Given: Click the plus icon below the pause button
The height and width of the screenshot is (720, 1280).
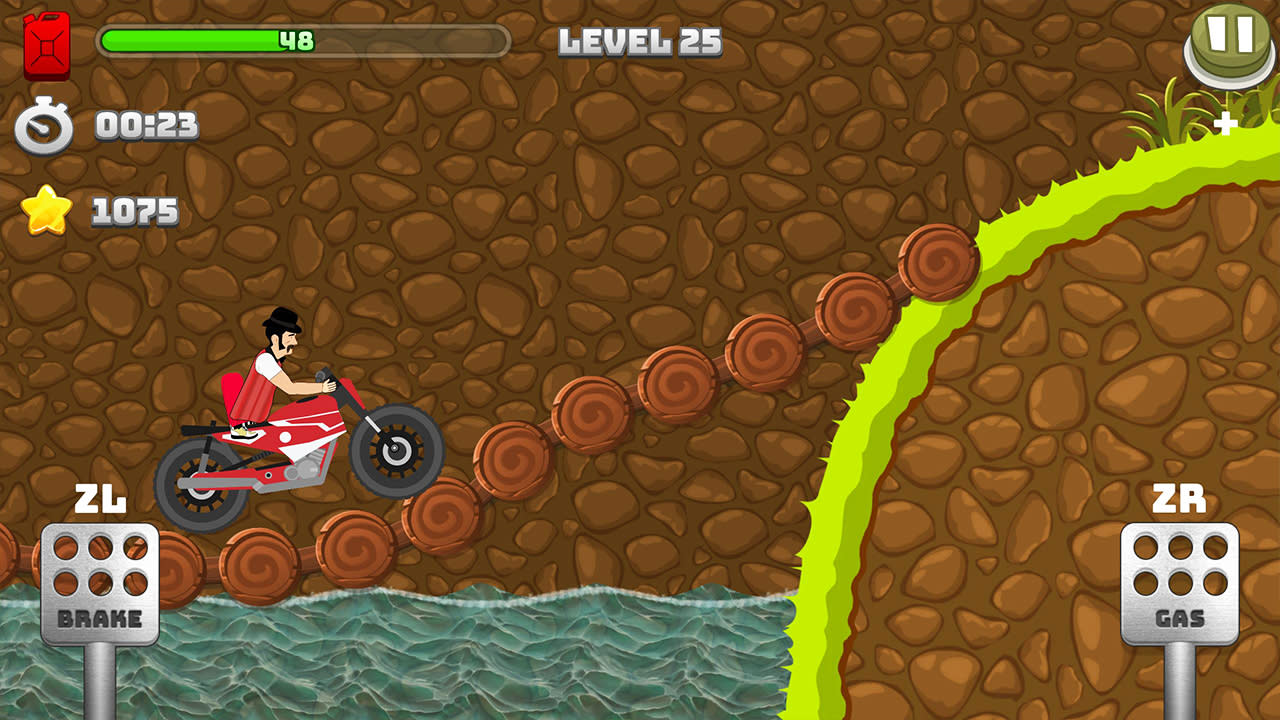Looking at the screenshot, I should click(1227, 125).
